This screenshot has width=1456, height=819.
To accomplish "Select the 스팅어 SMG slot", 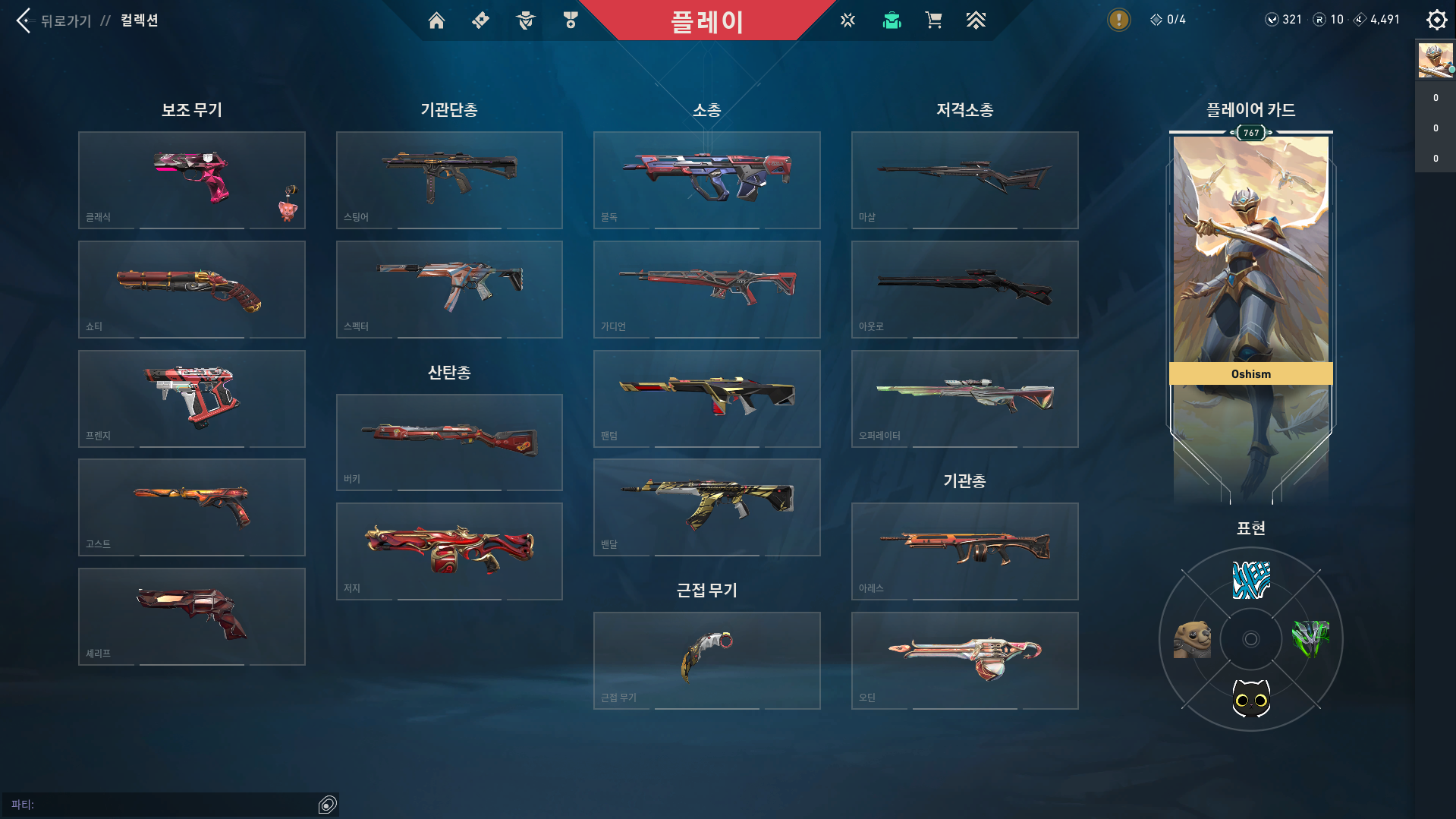I will tap(449, 180).
